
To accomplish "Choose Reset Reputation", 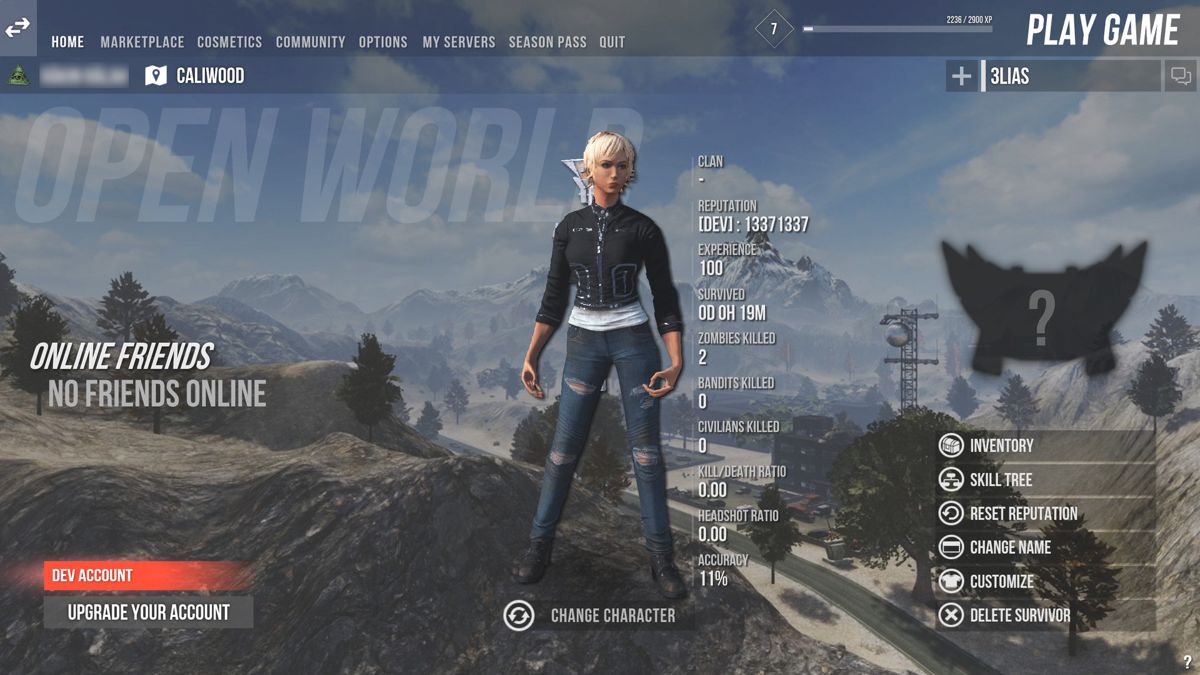I will pyautogui.click(x=1022, y=514).
